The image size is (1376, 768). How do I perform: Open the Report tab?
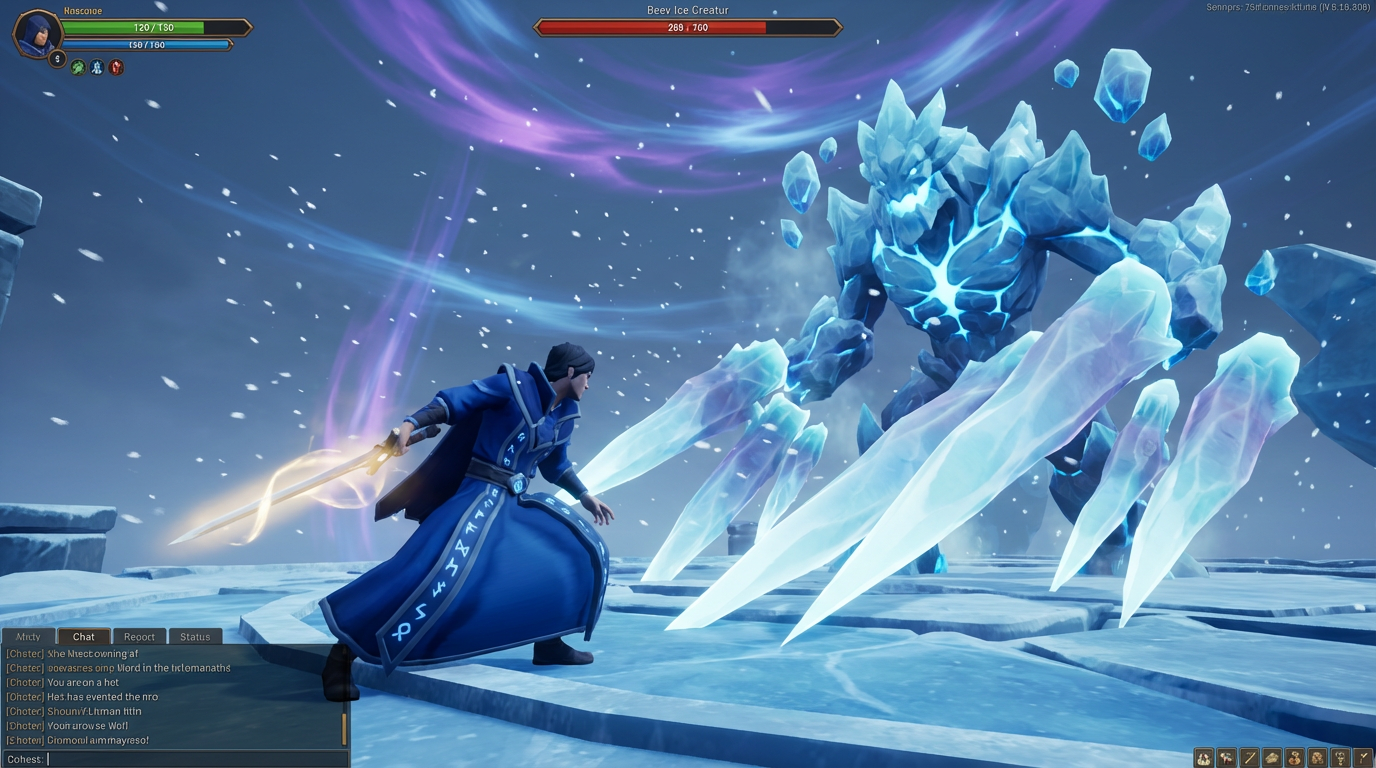pos(139,637)
